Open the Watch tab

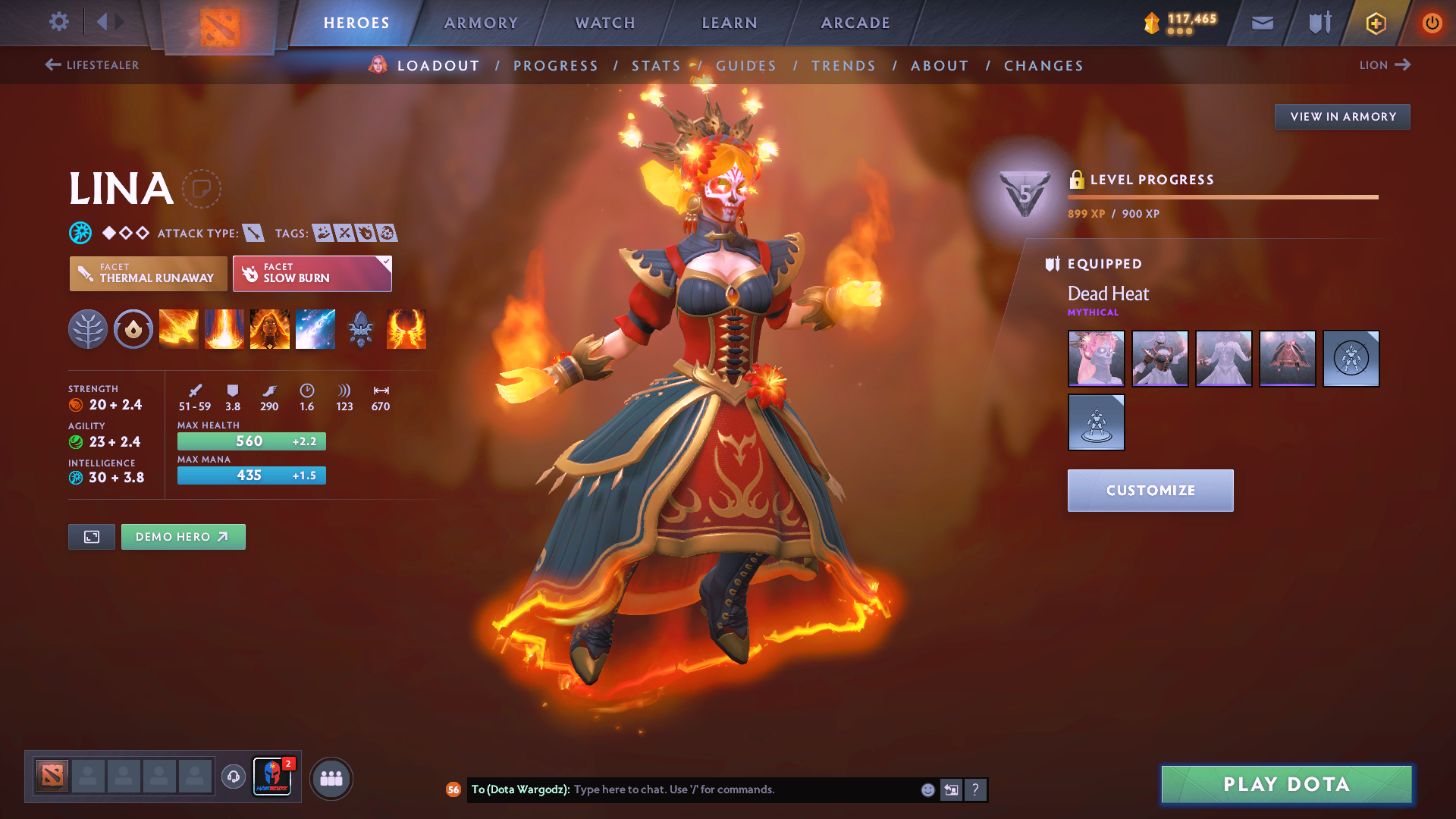click(x=605, y=23)
